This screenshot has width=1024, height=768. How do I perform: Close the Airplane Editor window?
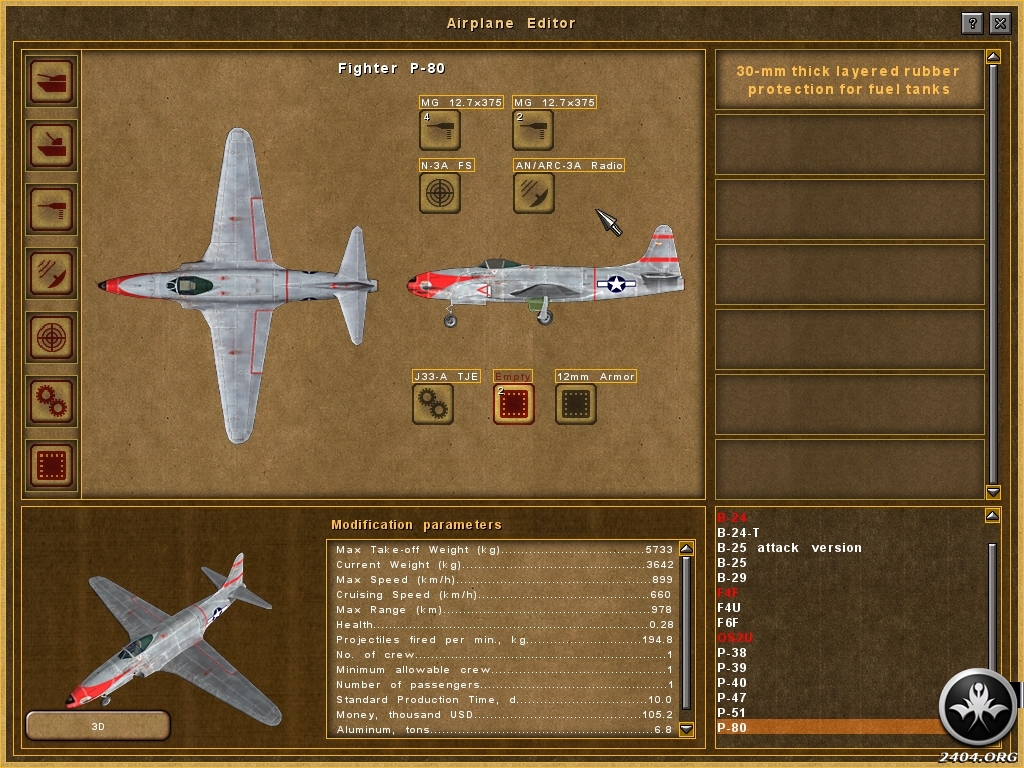[1000, 23]
